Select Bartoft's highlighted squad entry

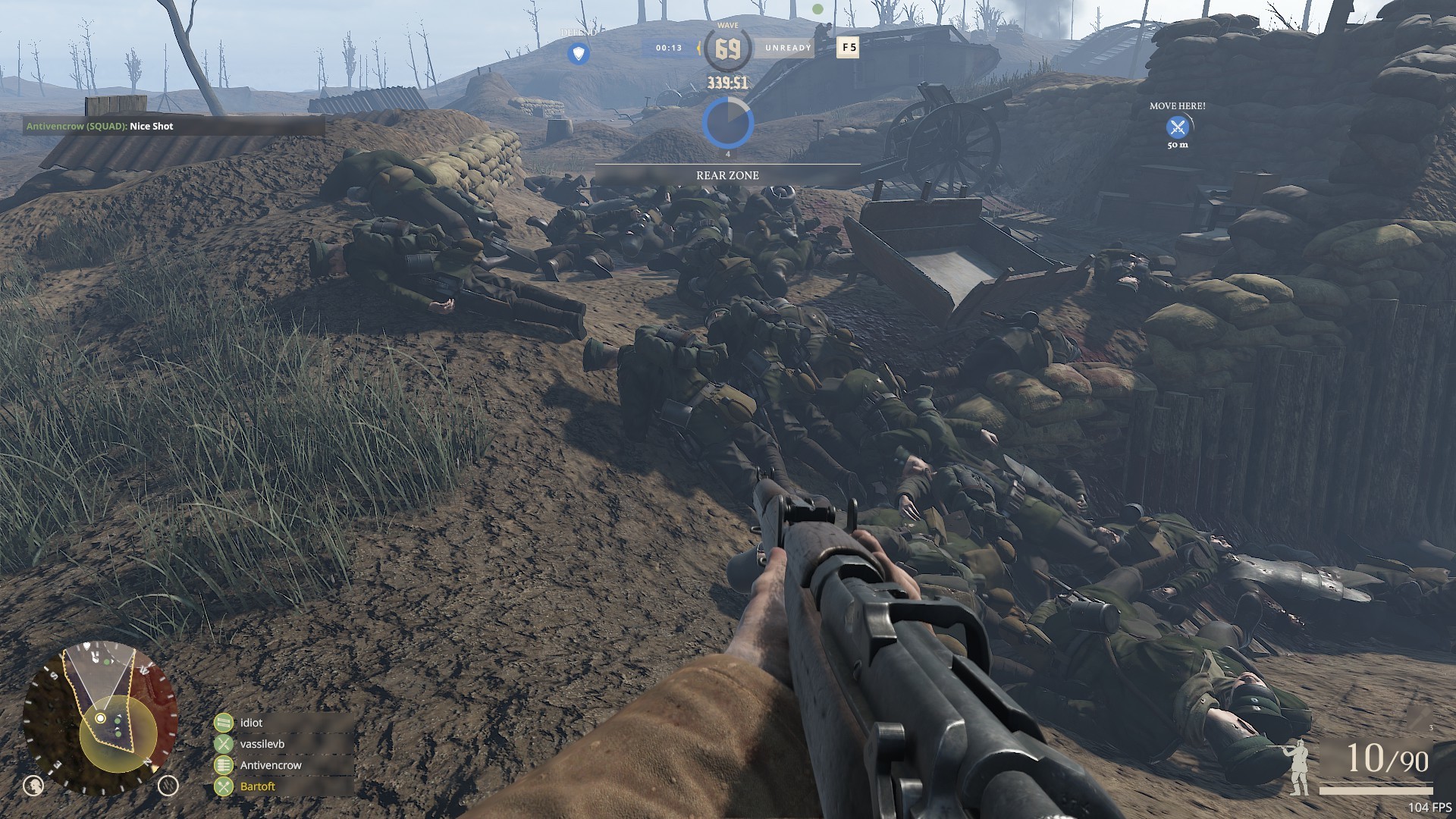(257, 786)
